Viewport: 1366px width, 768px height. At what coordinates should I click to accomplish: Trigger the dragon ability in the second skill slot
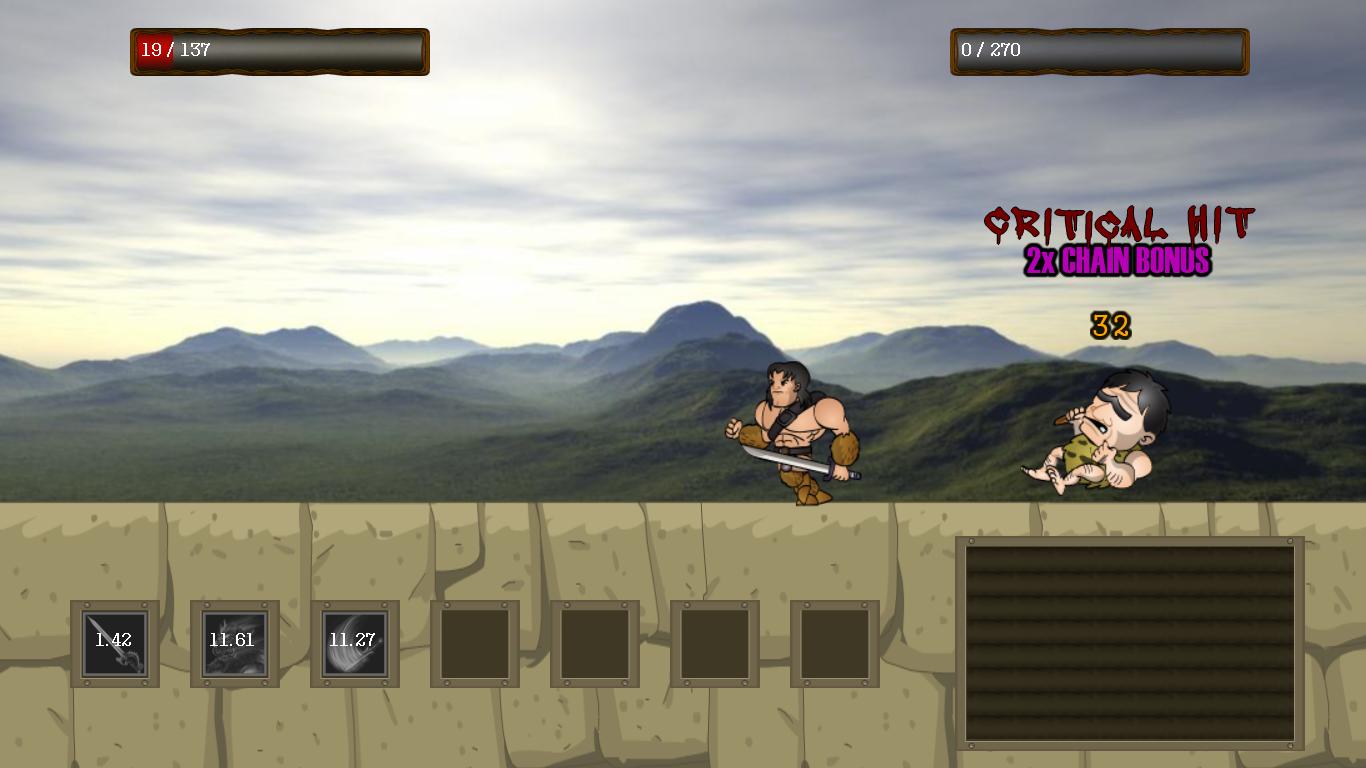click(x=235, y=642)
